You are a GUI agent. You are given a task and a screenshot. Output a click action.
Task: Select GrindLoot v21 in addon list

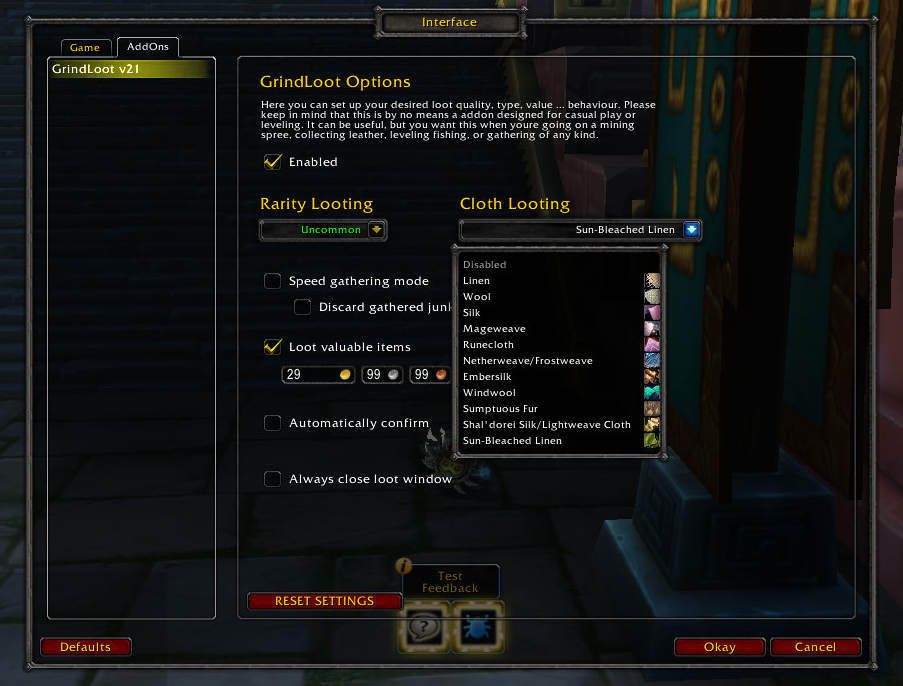pyautogui.click(x=130, y=69)
